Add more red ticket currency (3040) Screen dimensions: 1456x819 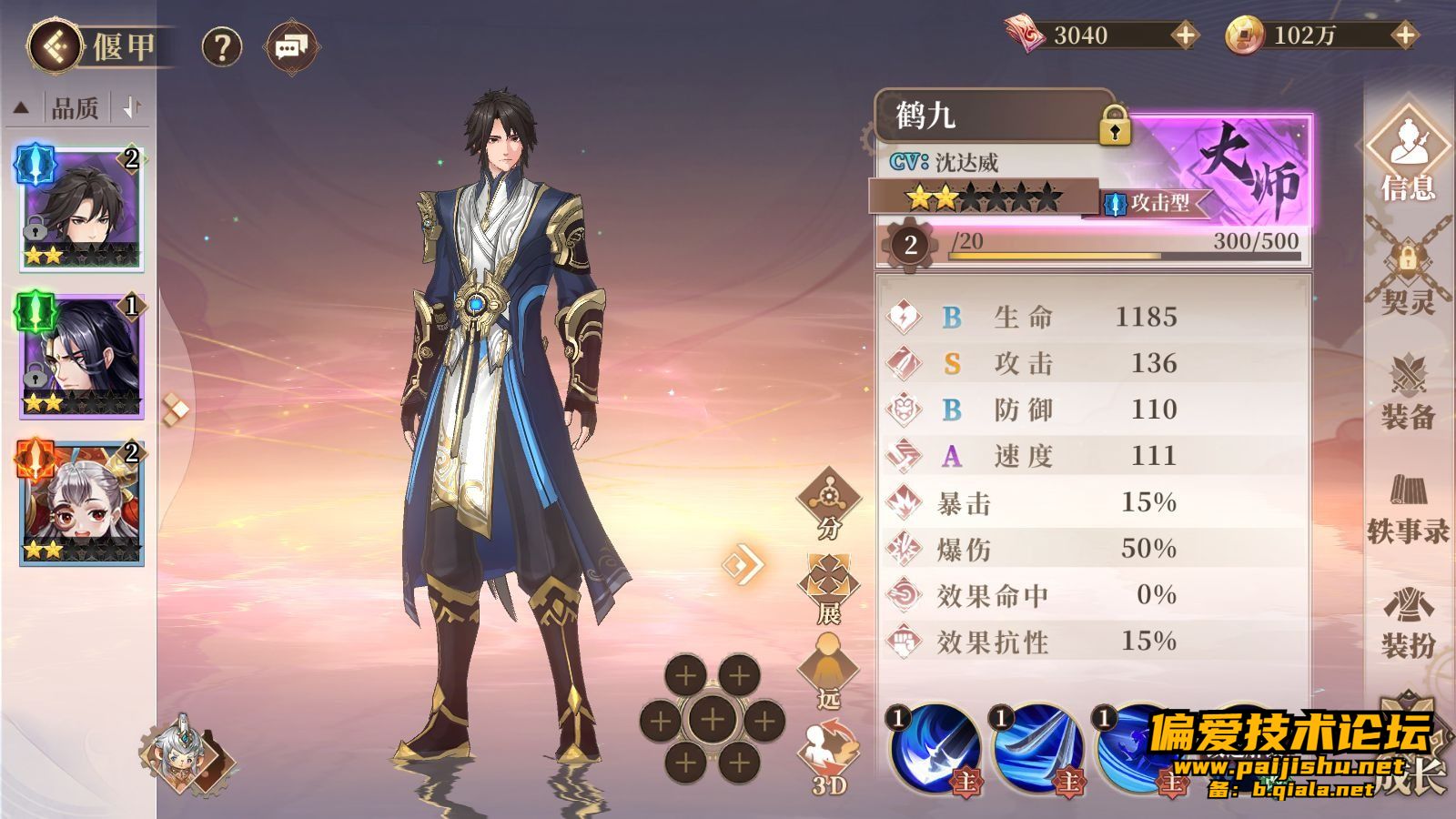tap(1184, 35)
